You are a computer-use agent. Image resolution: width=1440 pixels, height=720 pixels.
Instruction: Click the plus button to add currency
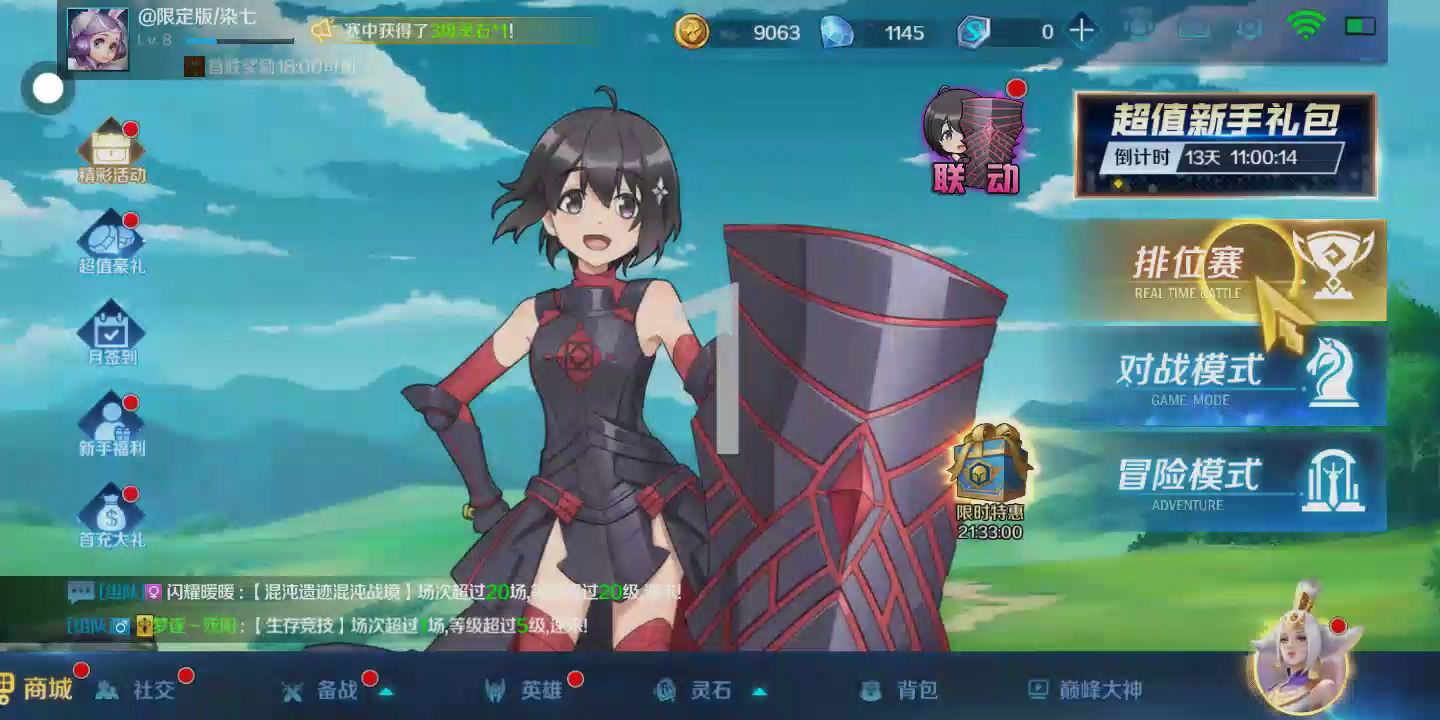1081,31
